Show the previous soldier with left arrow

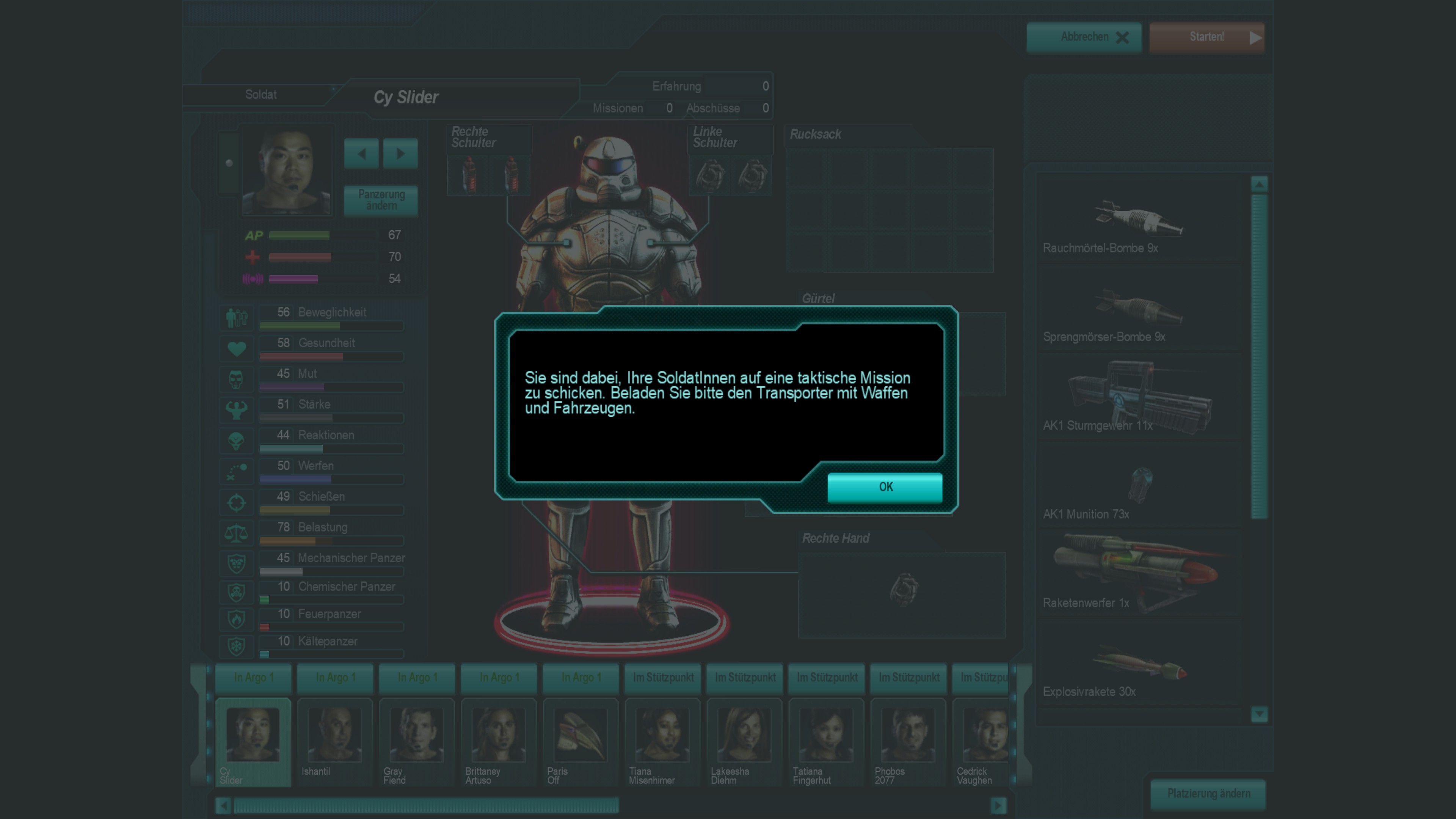tap(361, 153)
